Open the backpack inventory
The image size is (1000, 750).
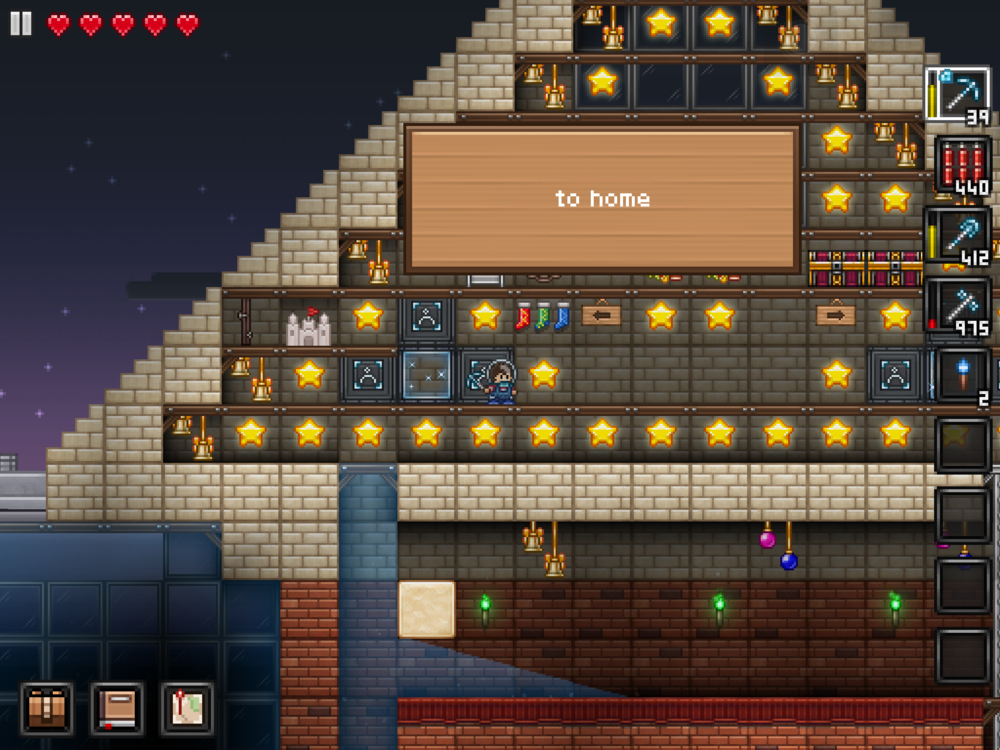point(47,708)
